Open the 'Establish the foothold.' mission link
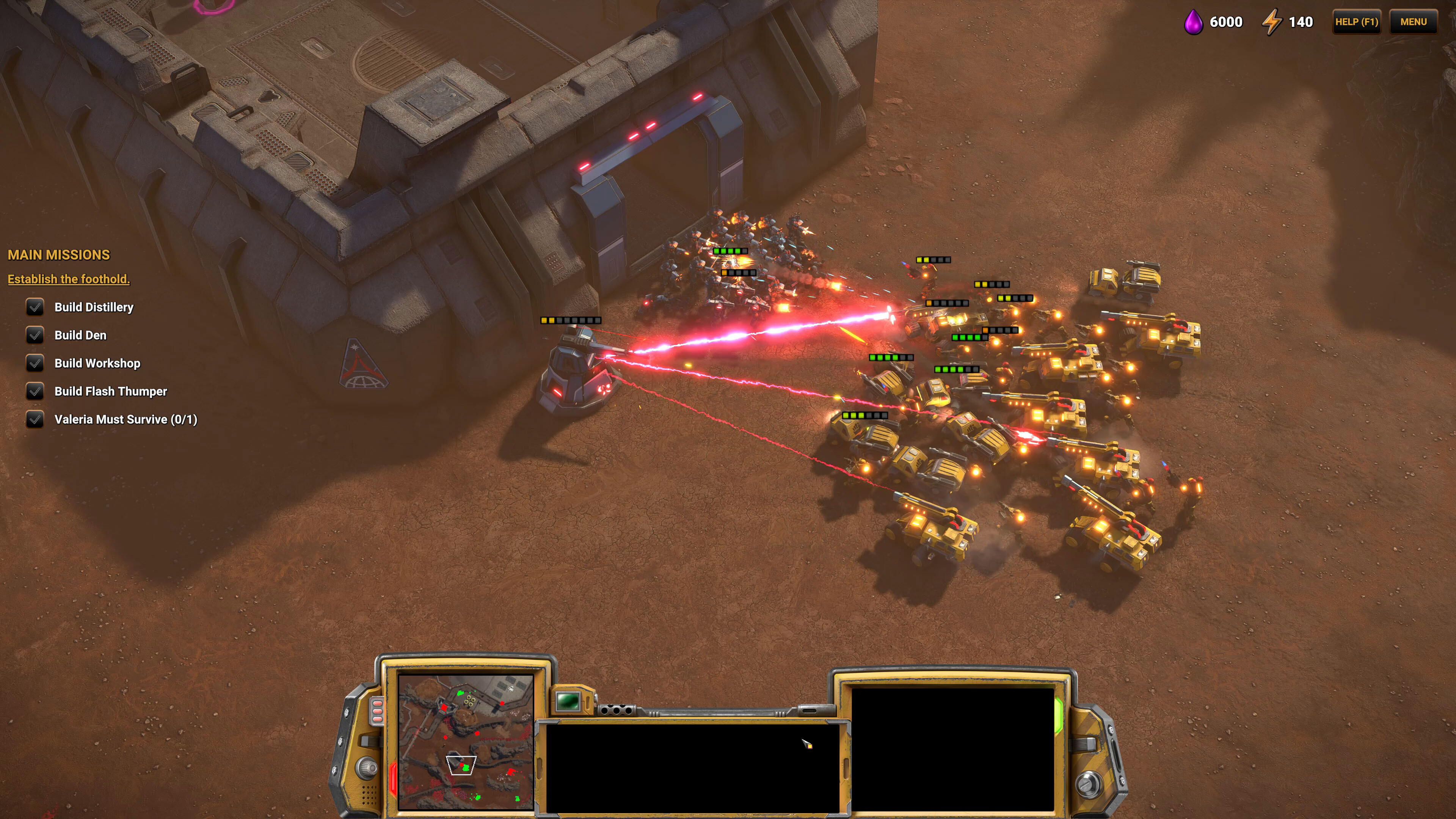The image size is (1456, 819). click(68, 279)
